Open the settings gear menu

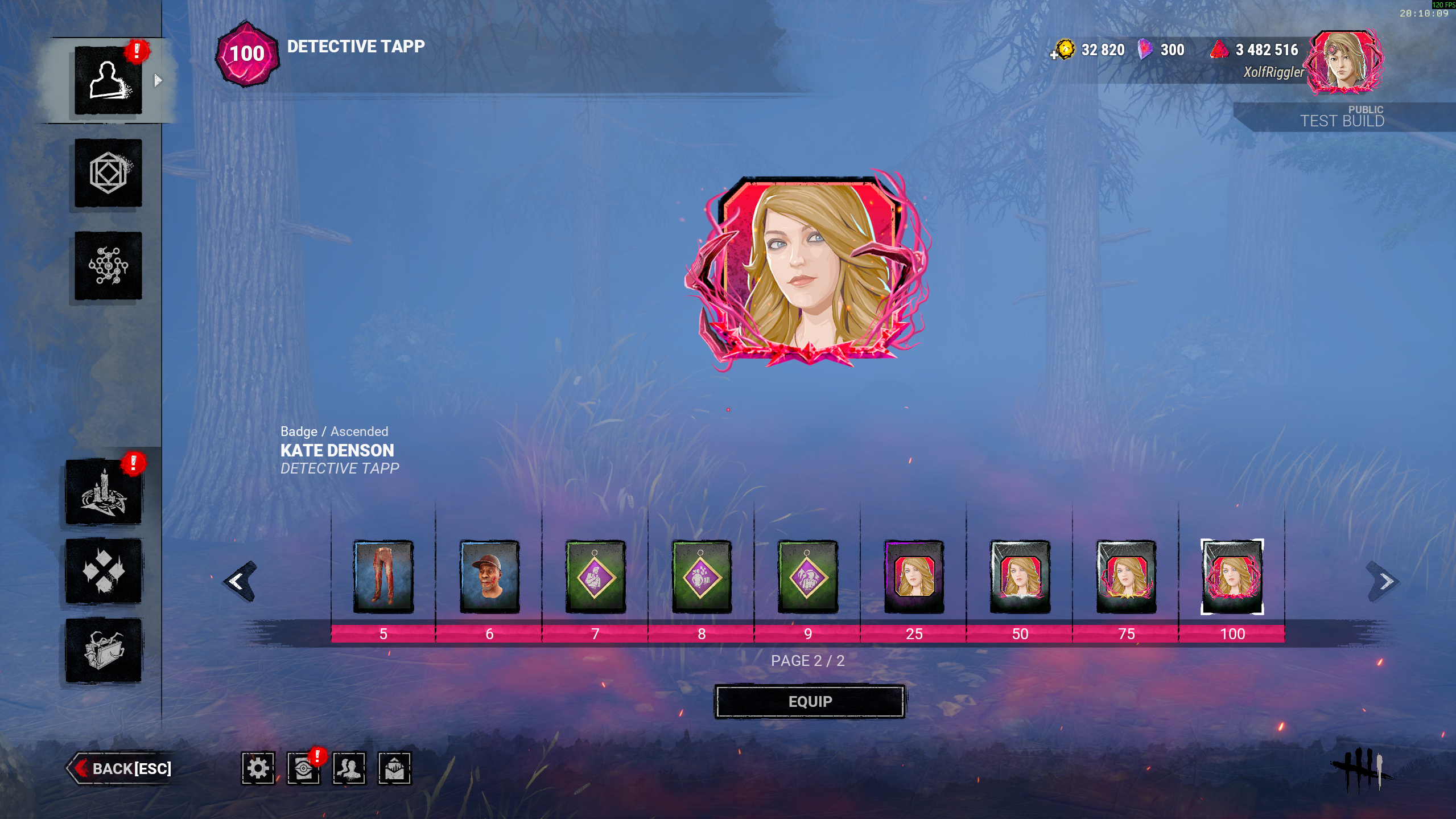point(258,768)
